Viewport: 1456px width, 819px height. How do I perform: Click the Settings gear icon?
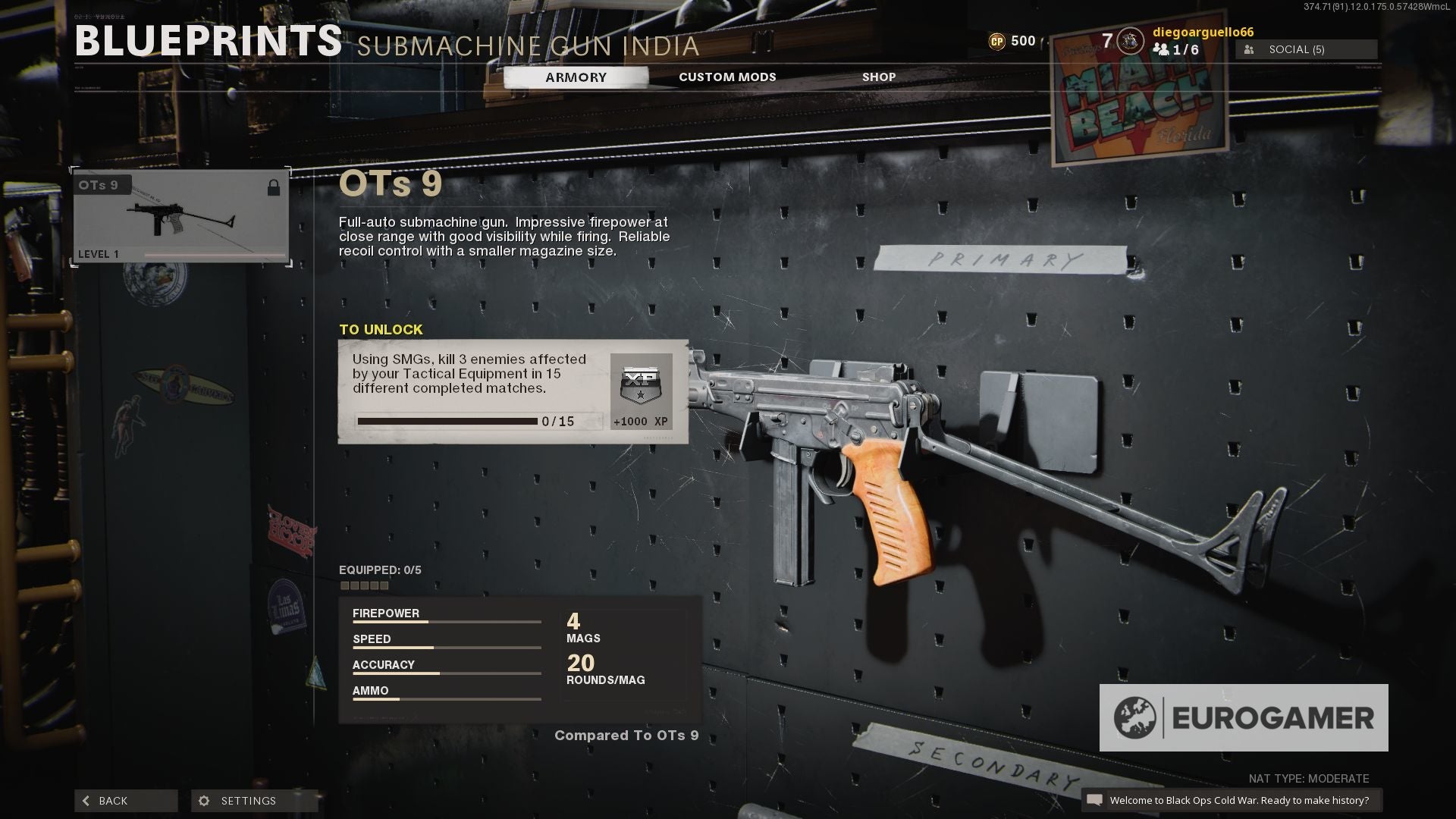point(203,800)
